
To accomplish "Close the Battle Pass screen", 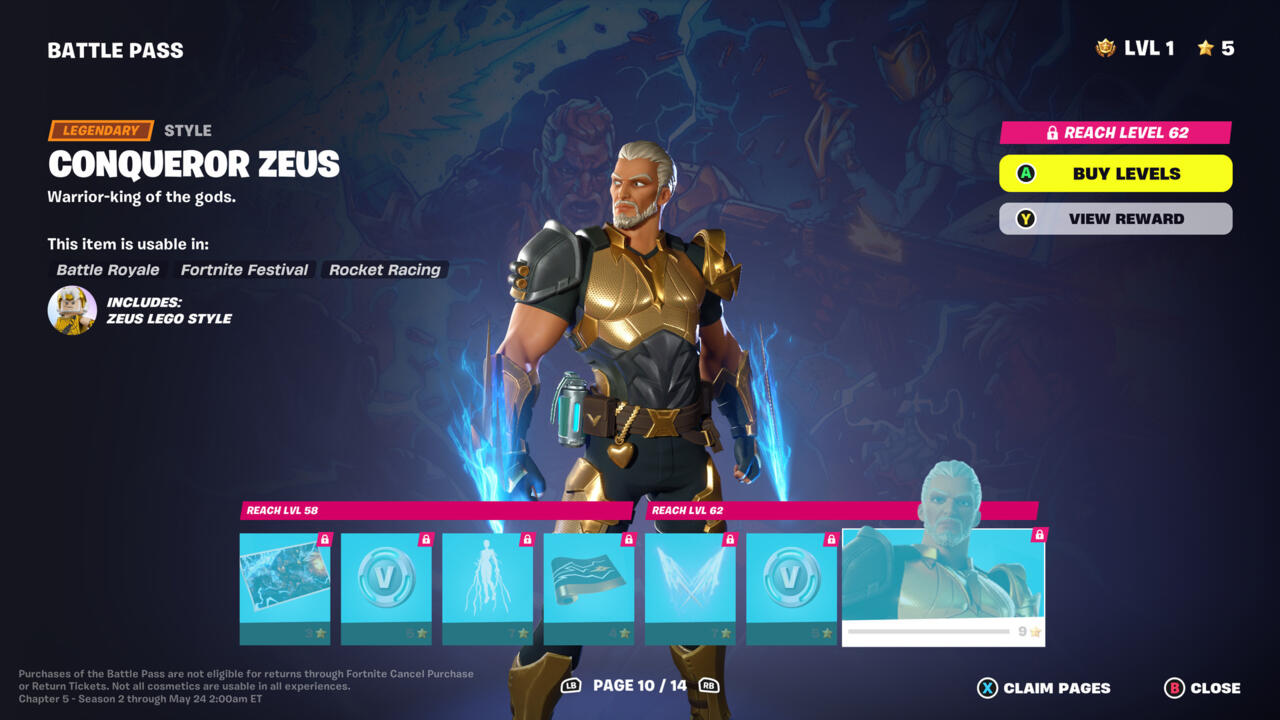I will 1202,688.
